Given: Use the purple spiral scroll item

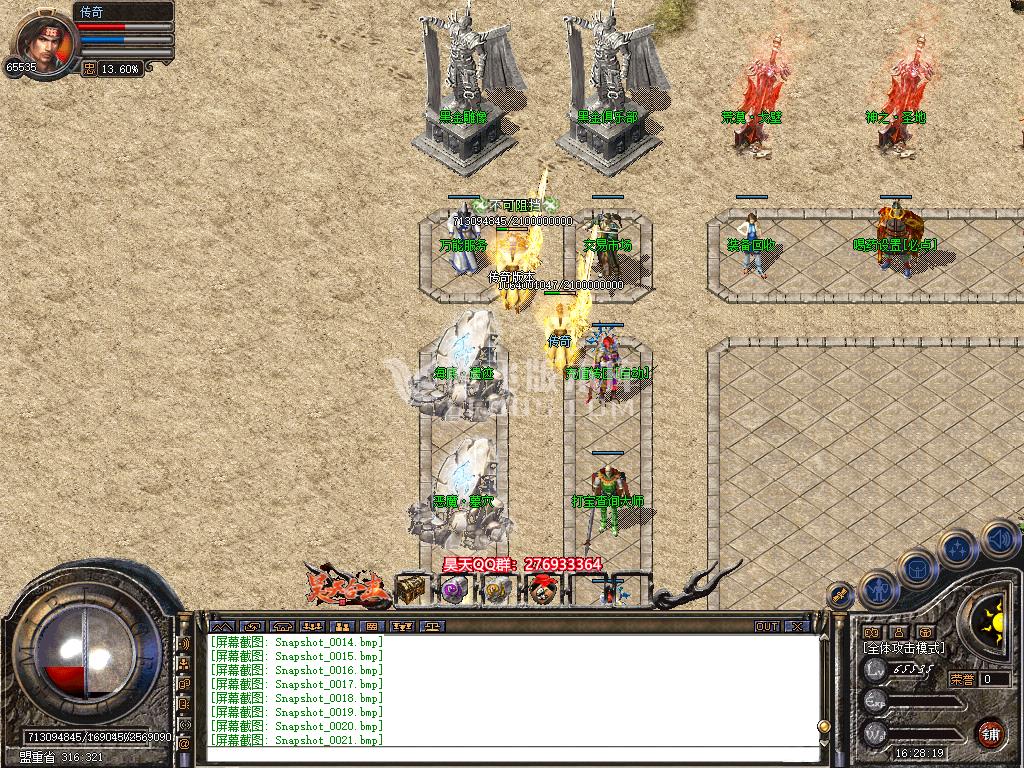Looking at the screenshot, I should click(x=453, y=590).
